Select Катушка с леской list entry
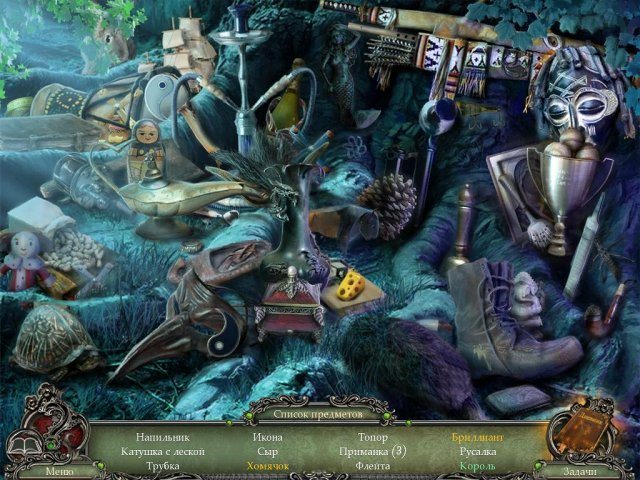This screenshot has width=640, height=480. click(x=163, y=451)
